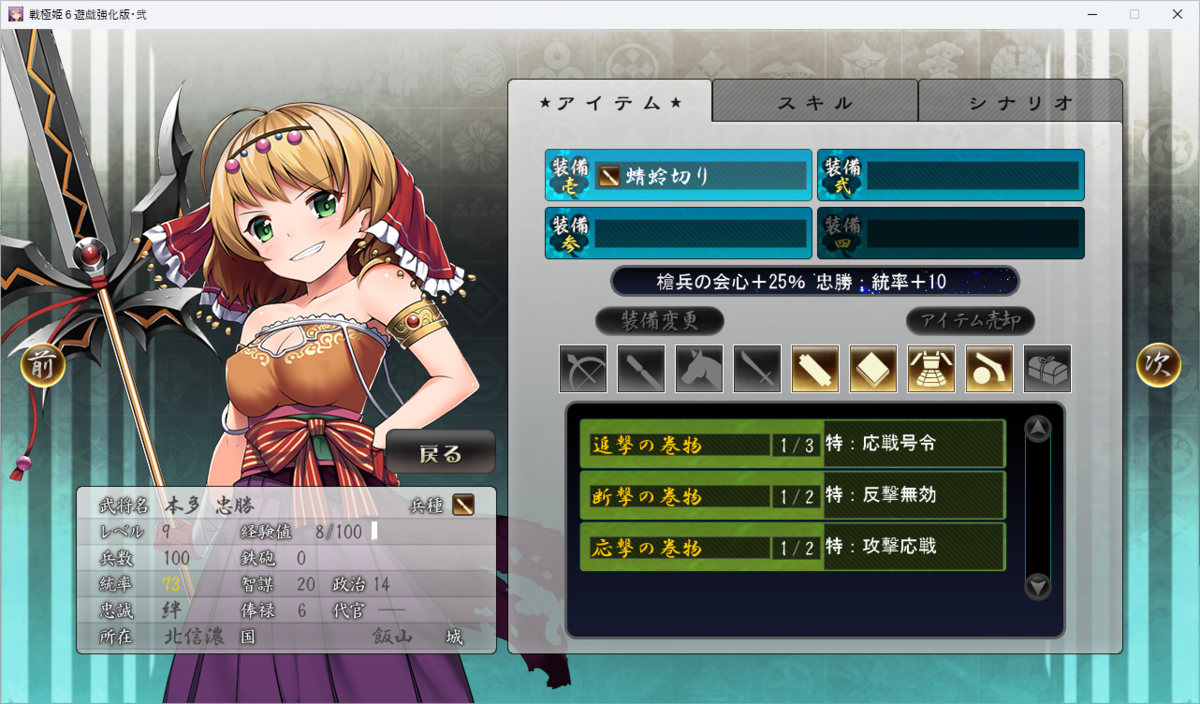The image size is (1200, 704).
Task: Click the アイテム売却 sell button
Action: 970,321
